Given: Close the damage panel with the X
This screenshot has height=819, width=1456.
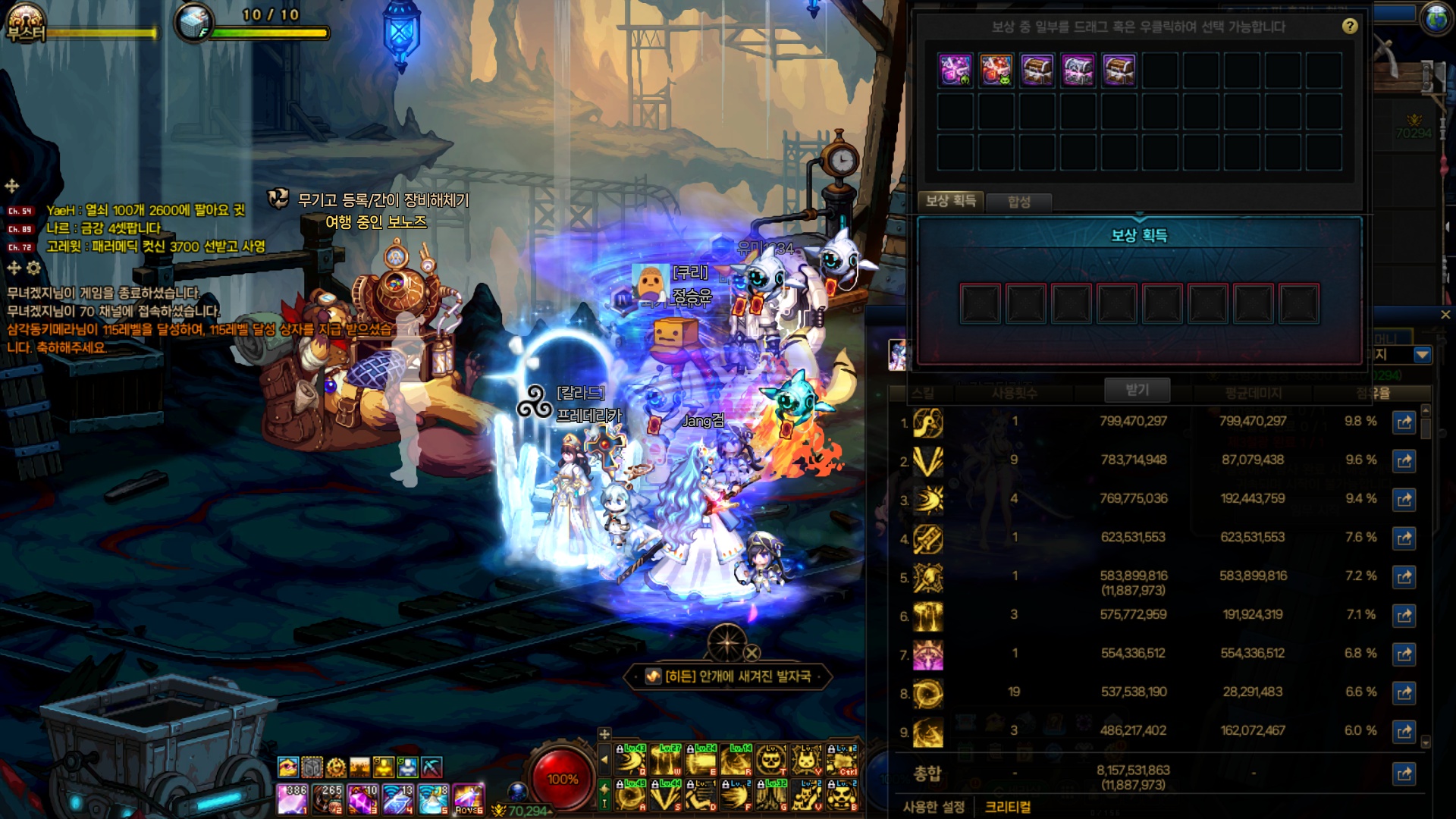Looking at the screenshot, I should (1445, 315).
